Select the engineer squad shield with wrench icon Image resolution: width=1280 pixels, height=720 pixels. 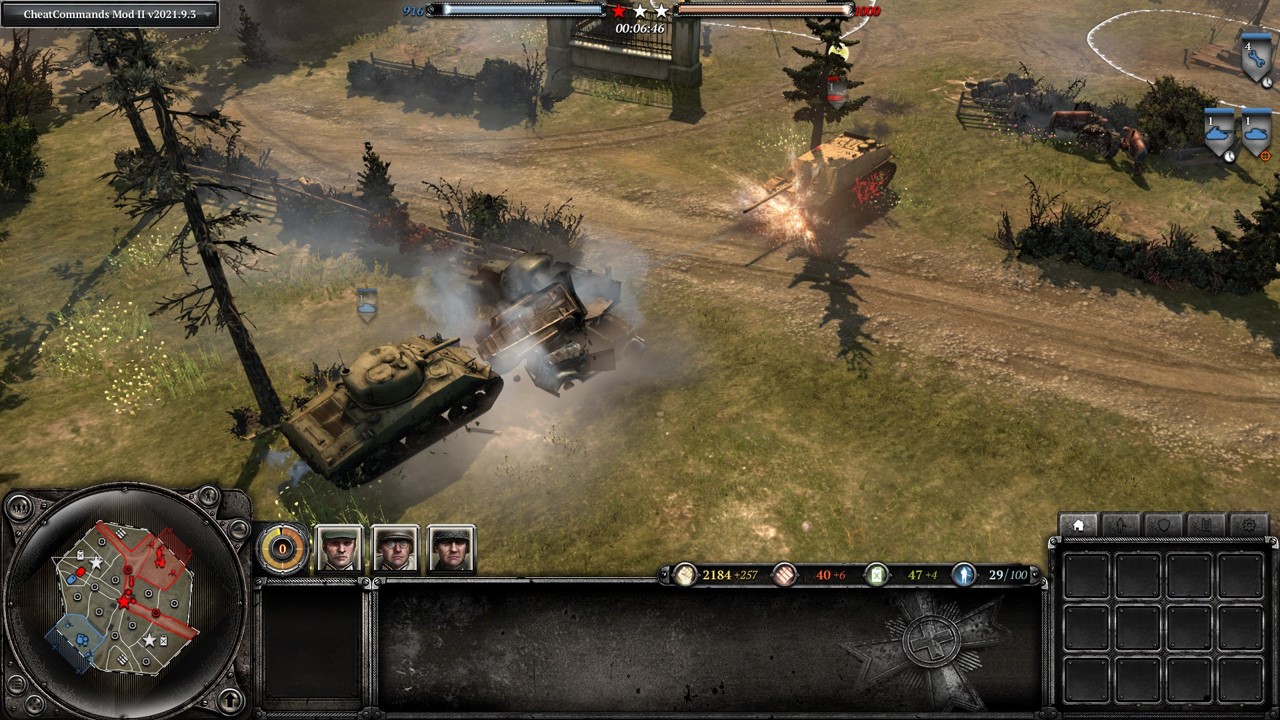click(x=1255, y=59)
